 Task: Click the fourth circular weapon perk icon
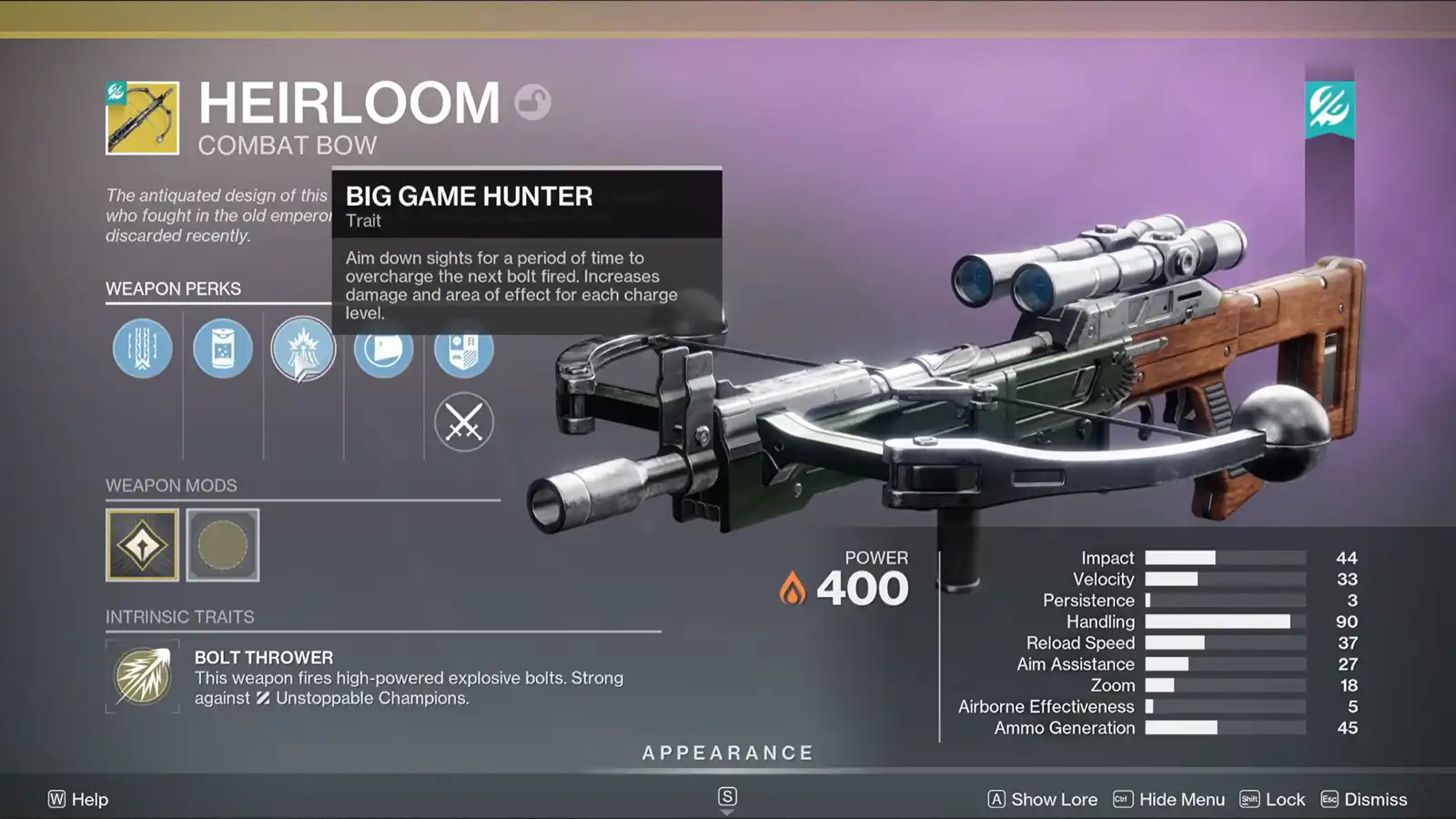383,349
